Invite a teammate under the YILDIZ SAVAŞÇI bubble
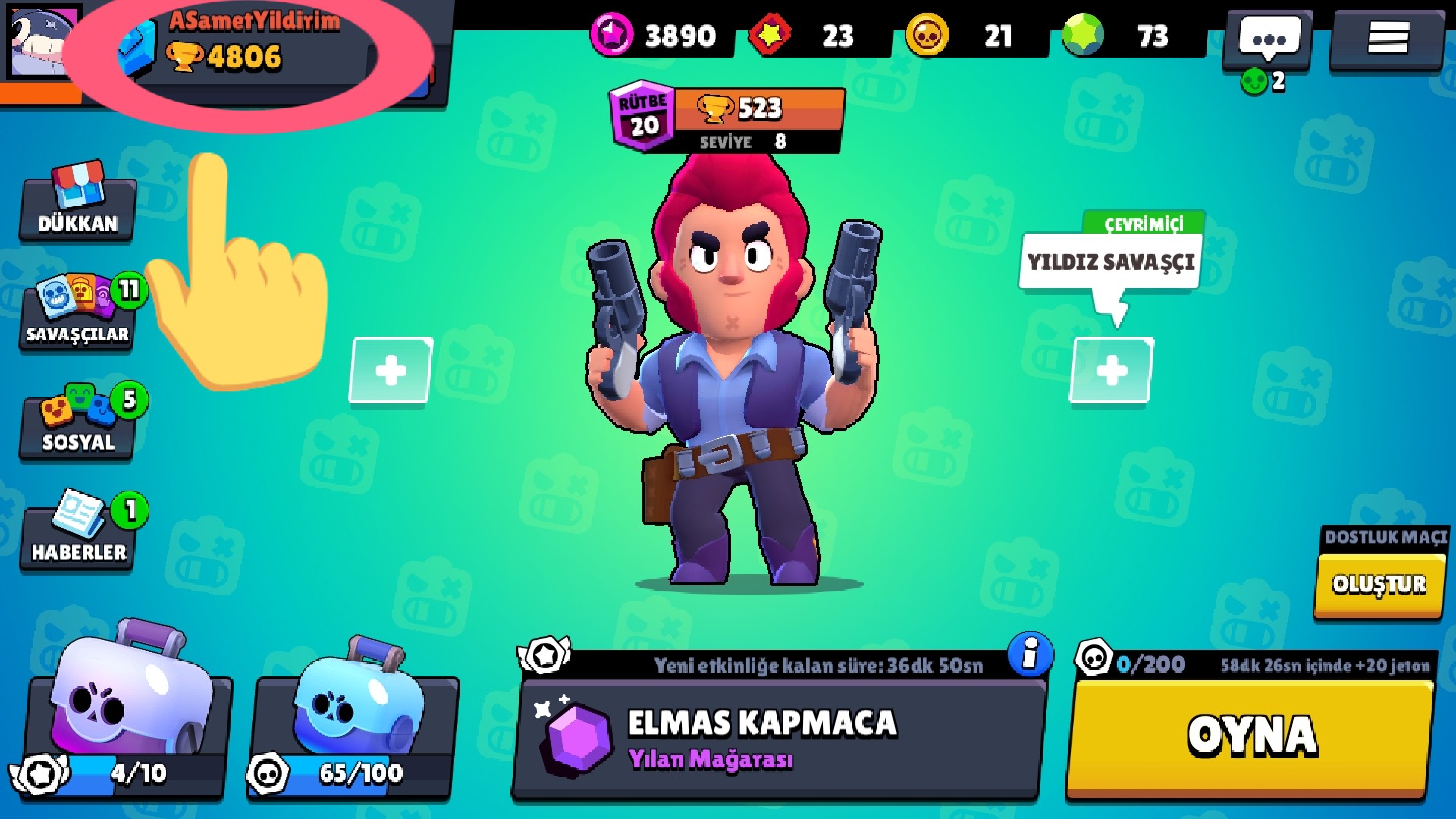This screenshot has height=819, width=1456. (1112, 371)
